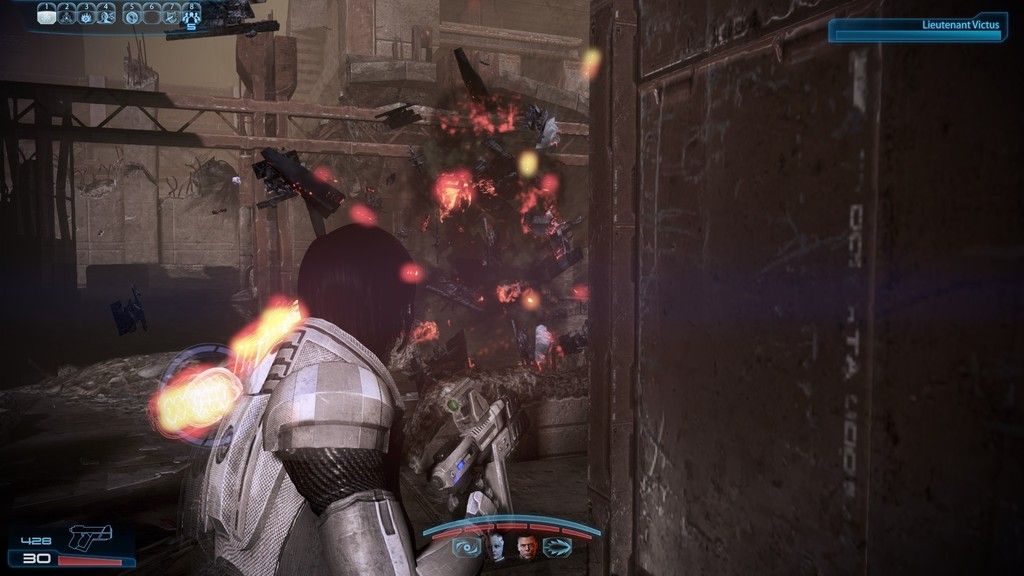Use the quick slot 2 power

67,14
